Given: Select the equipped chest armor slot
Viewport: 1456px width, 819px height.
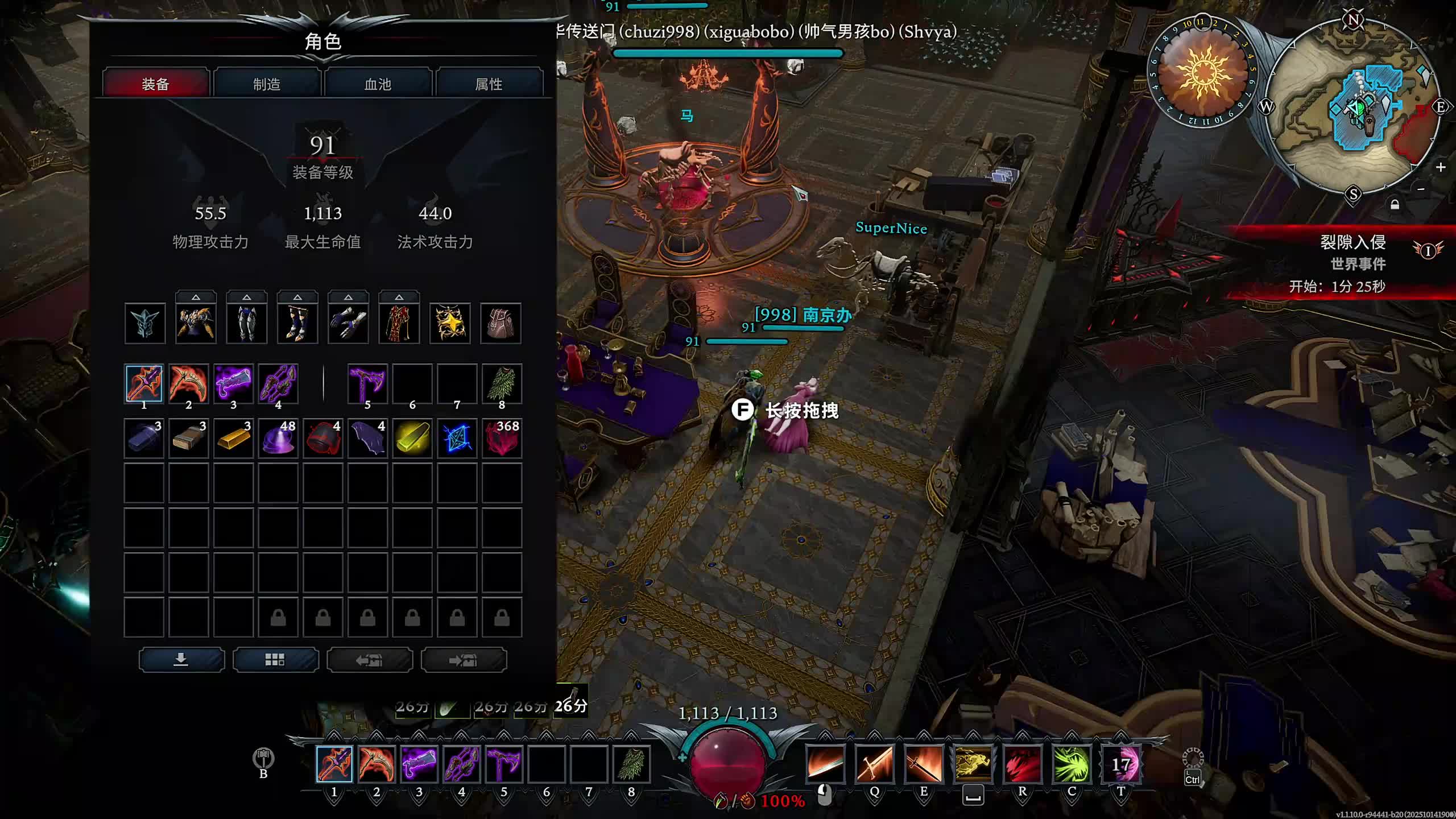Looking at the screenshot, I should (196, 324).
